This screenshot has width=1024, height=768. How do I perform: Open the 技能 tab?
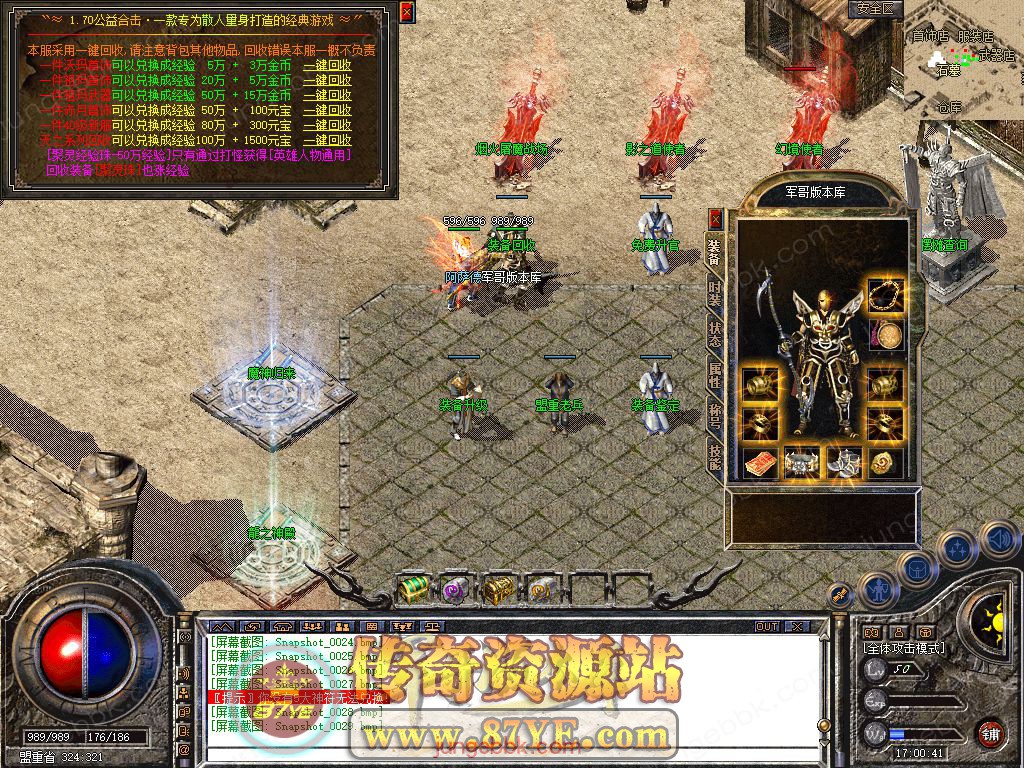[x=715, y=456]
